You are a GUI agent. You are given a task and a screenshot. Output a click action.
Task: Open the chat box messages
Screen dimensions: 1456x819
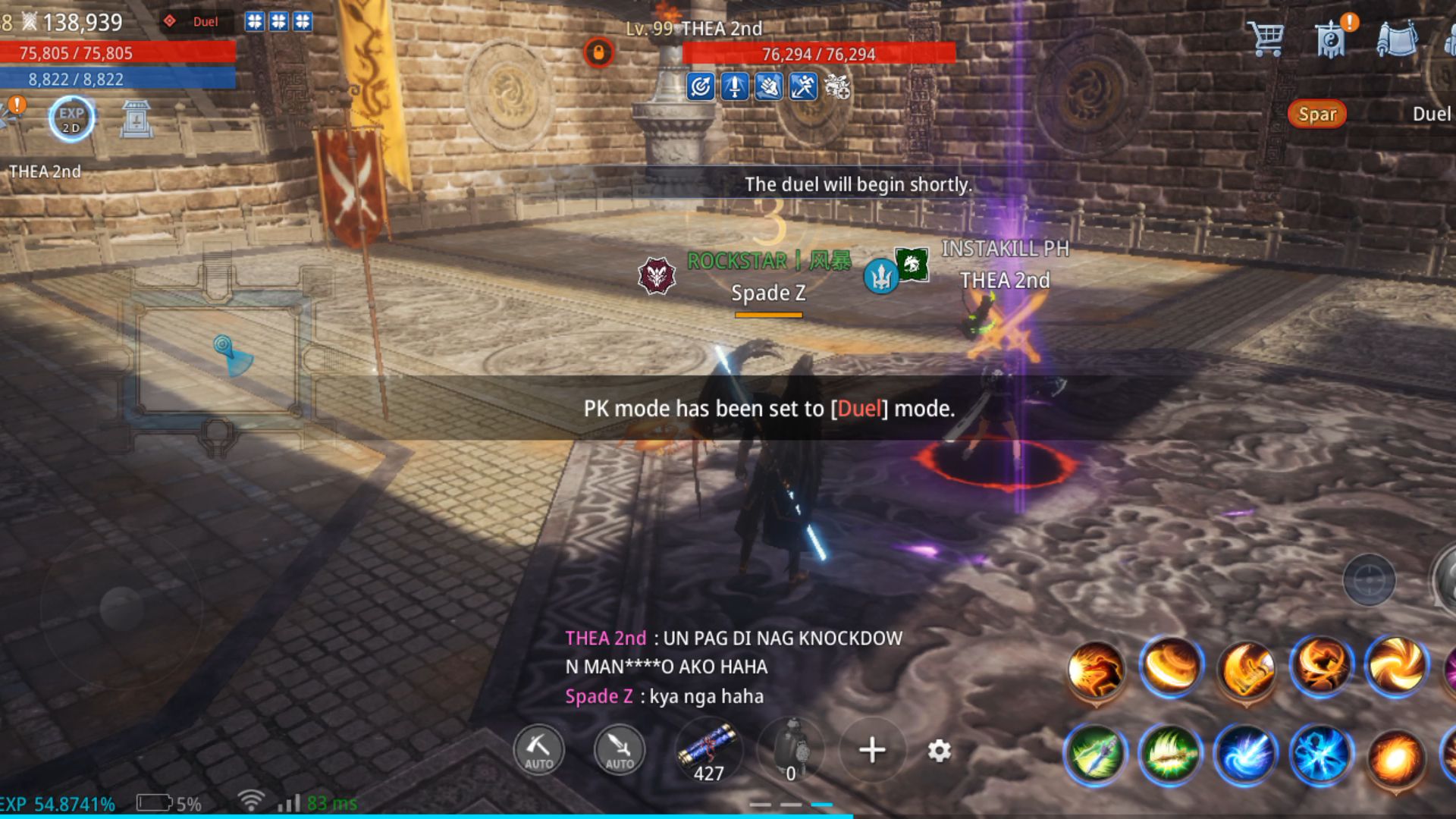[x=733, y=667]
